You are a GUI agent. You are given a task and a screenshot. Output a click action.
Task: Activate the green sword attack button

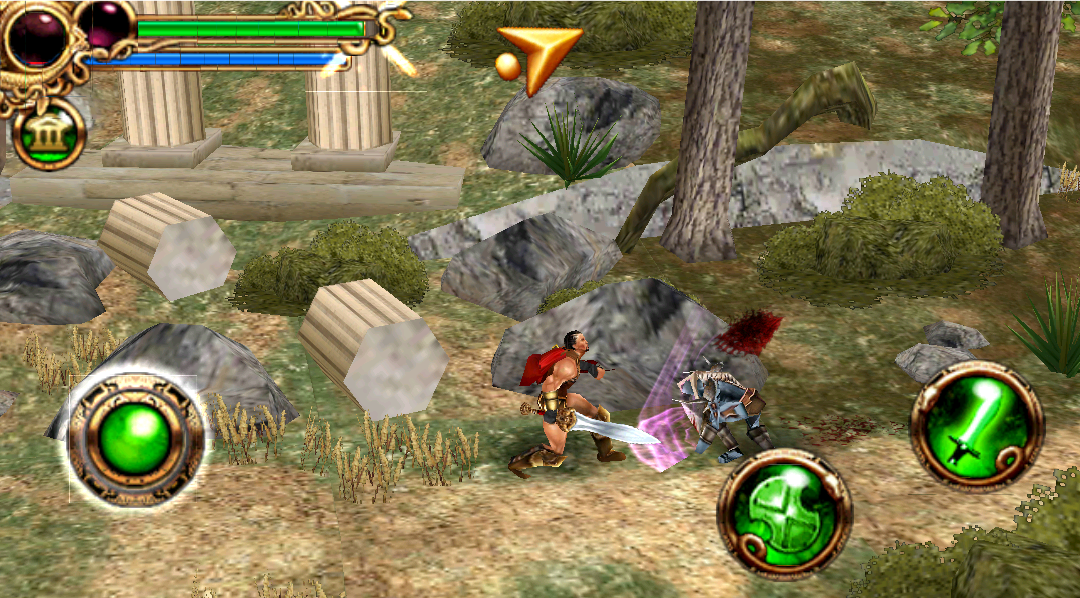(976, 424)
